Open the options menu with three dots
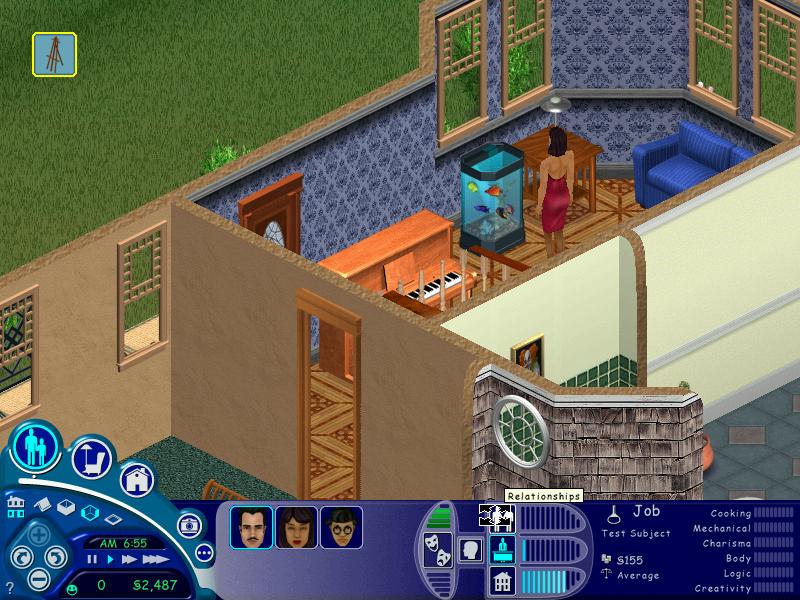 205,552
